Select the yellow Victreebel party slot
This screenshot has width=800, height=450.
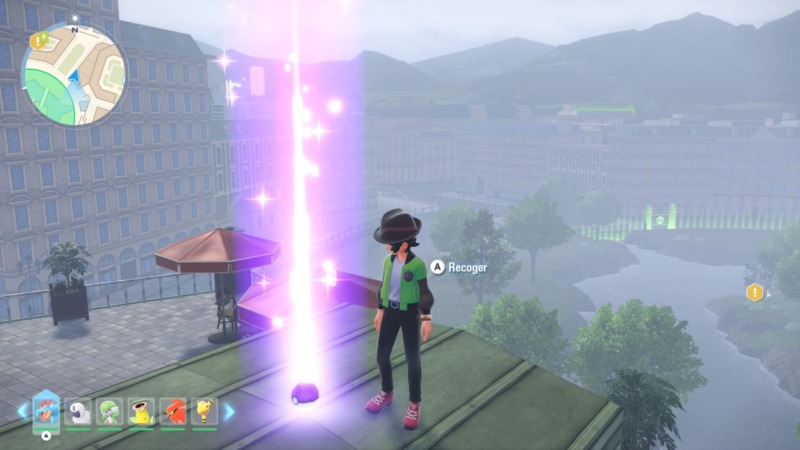[x=142, y=411]
